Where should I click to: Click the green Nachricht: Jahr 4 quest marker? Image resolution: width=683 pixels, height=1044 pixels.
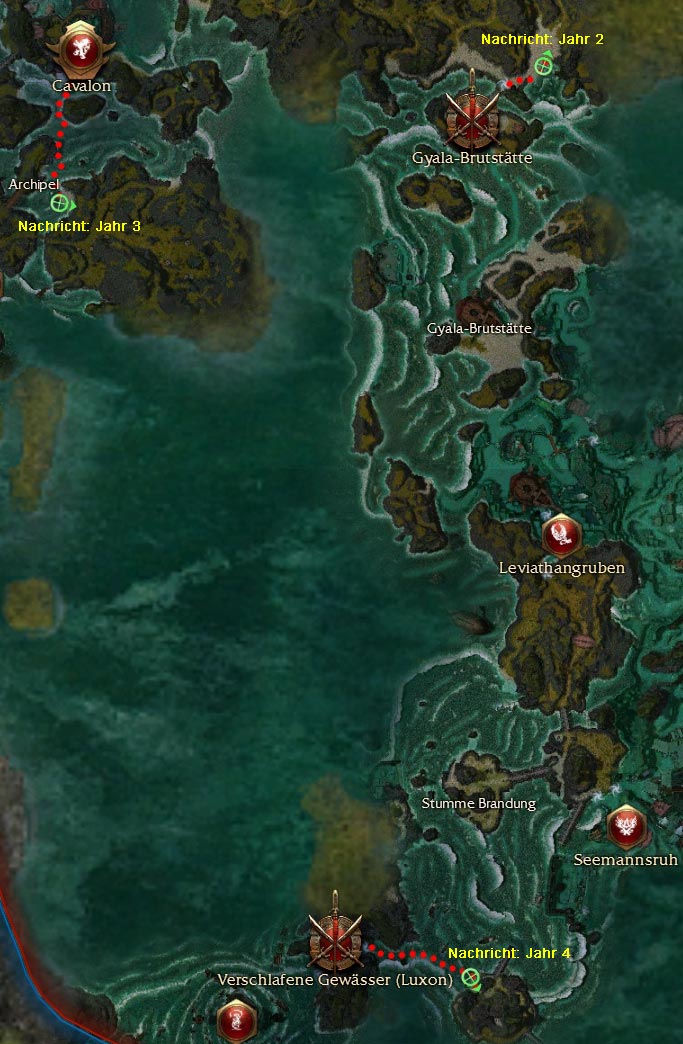(x=470, y=977)
